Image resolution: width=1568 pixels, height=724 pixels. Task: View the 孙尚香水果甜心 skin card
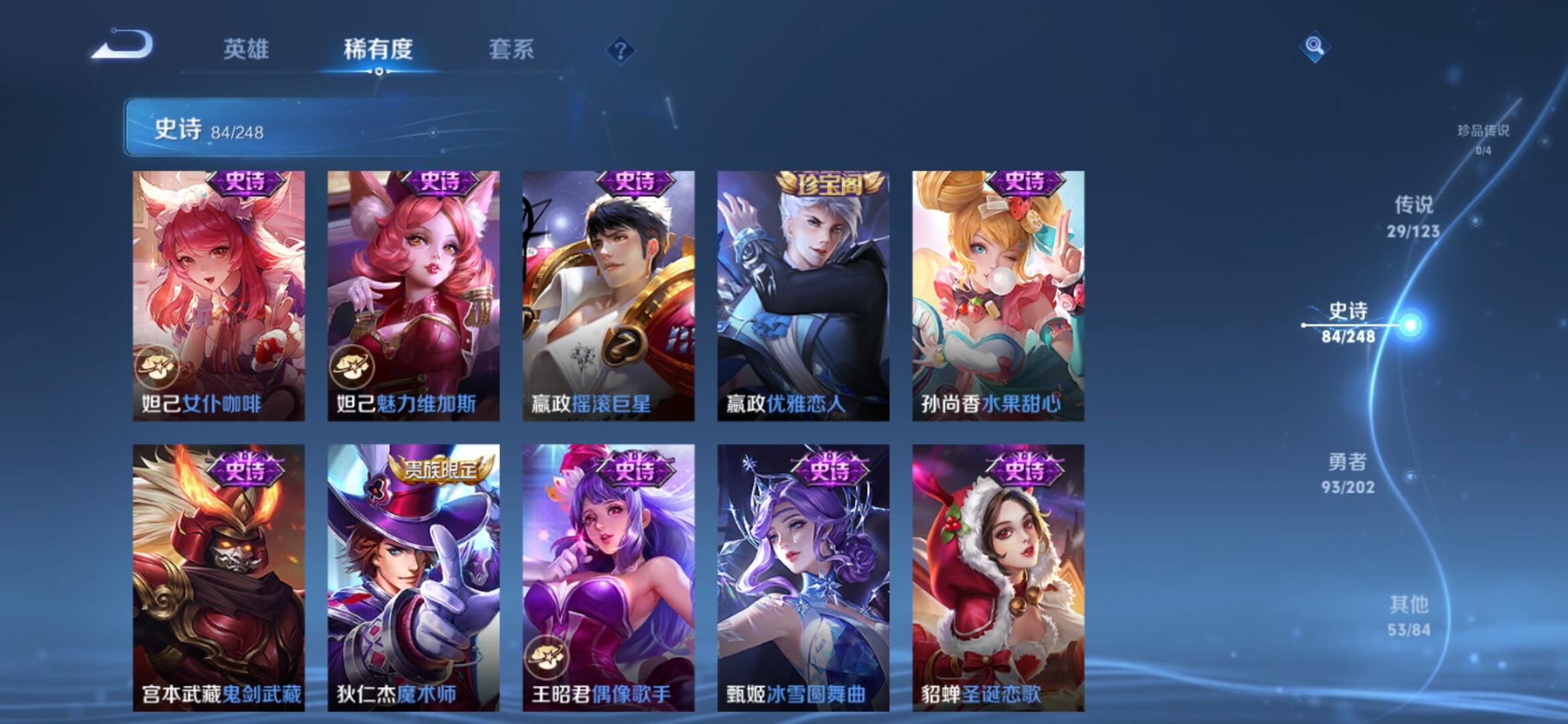point(998,296)
